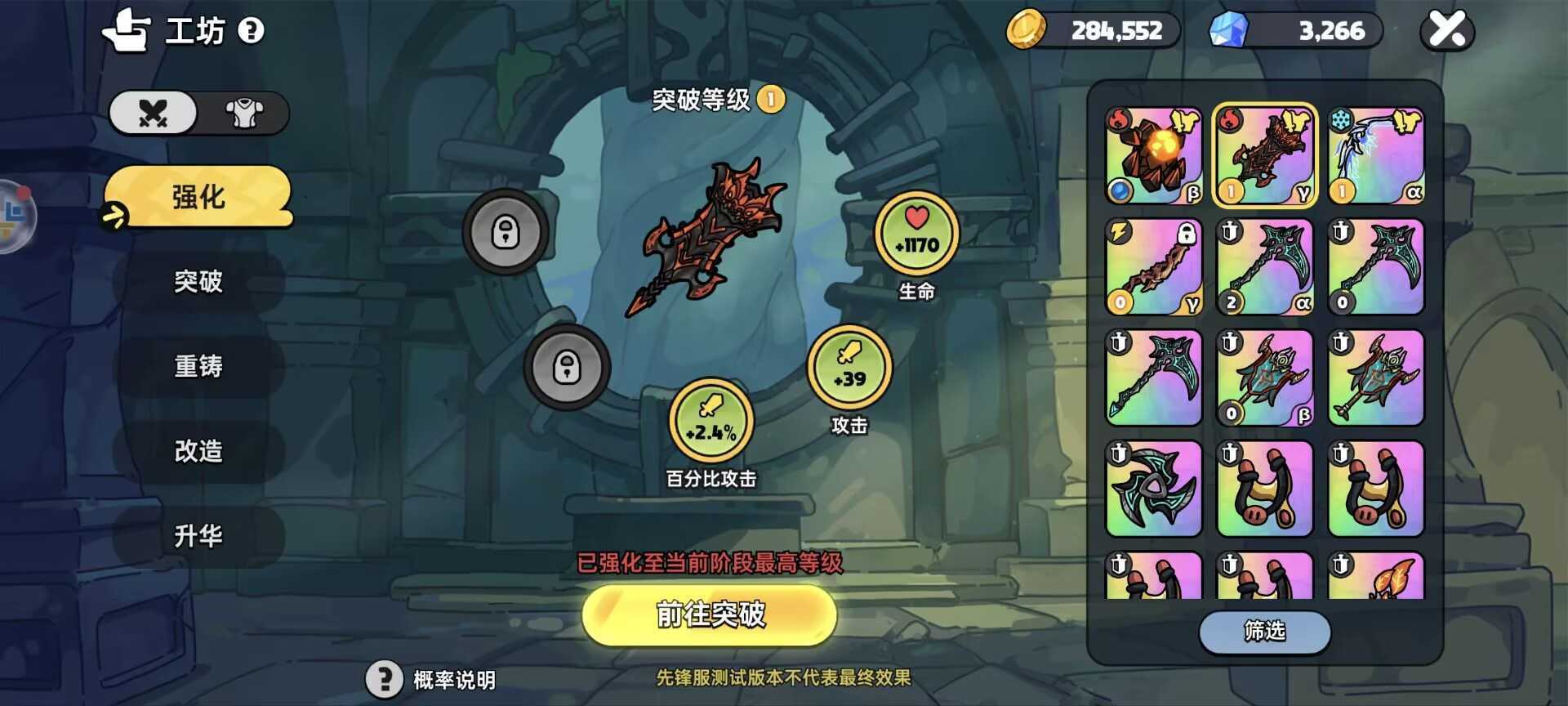Click the lower locked material slot

click(x=568, y=369)
